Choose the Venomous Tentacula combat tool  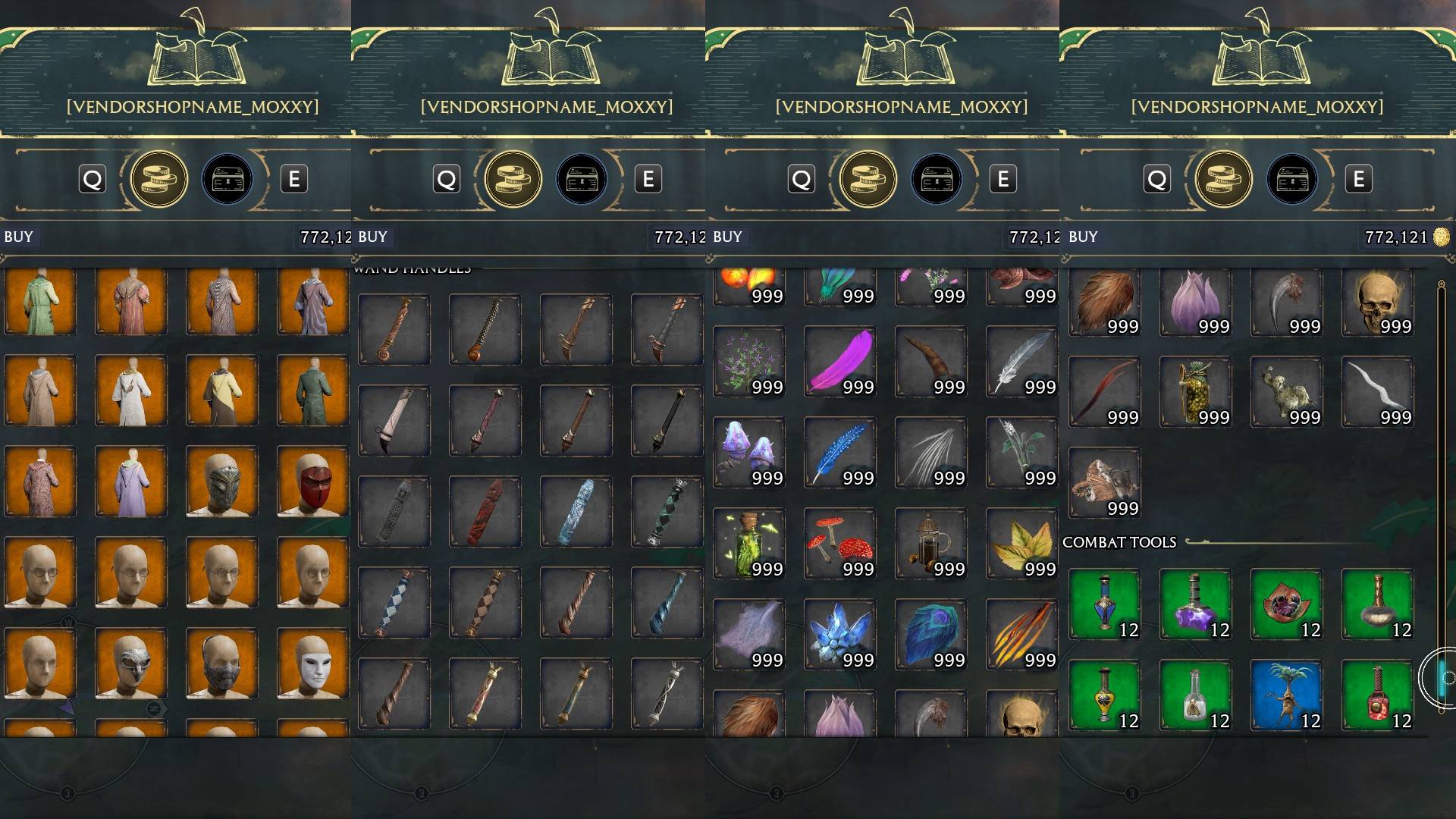pos(1286,604)
